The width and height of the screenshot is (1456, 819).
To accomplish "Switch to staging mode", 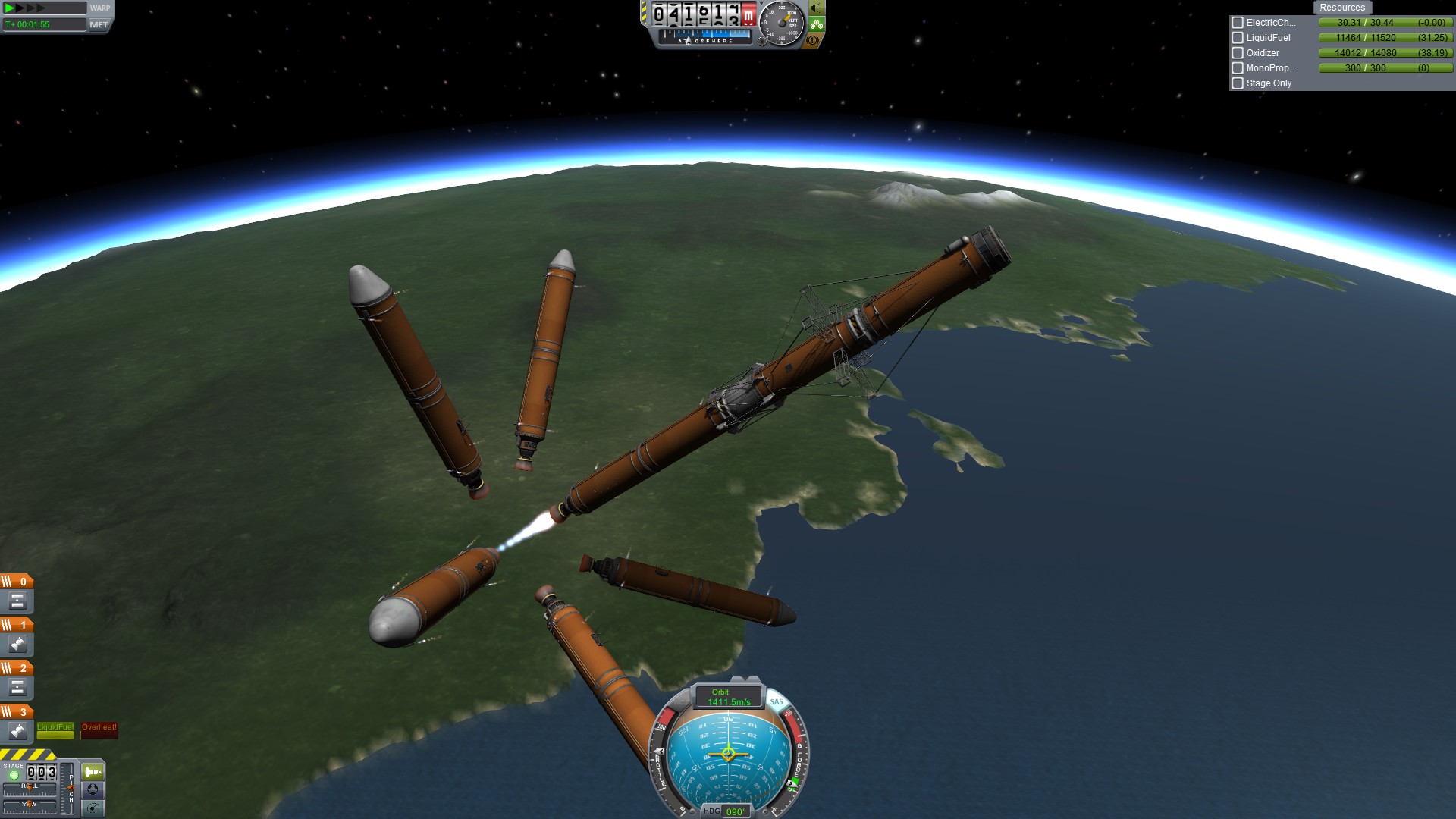I will tap(93, 772).
